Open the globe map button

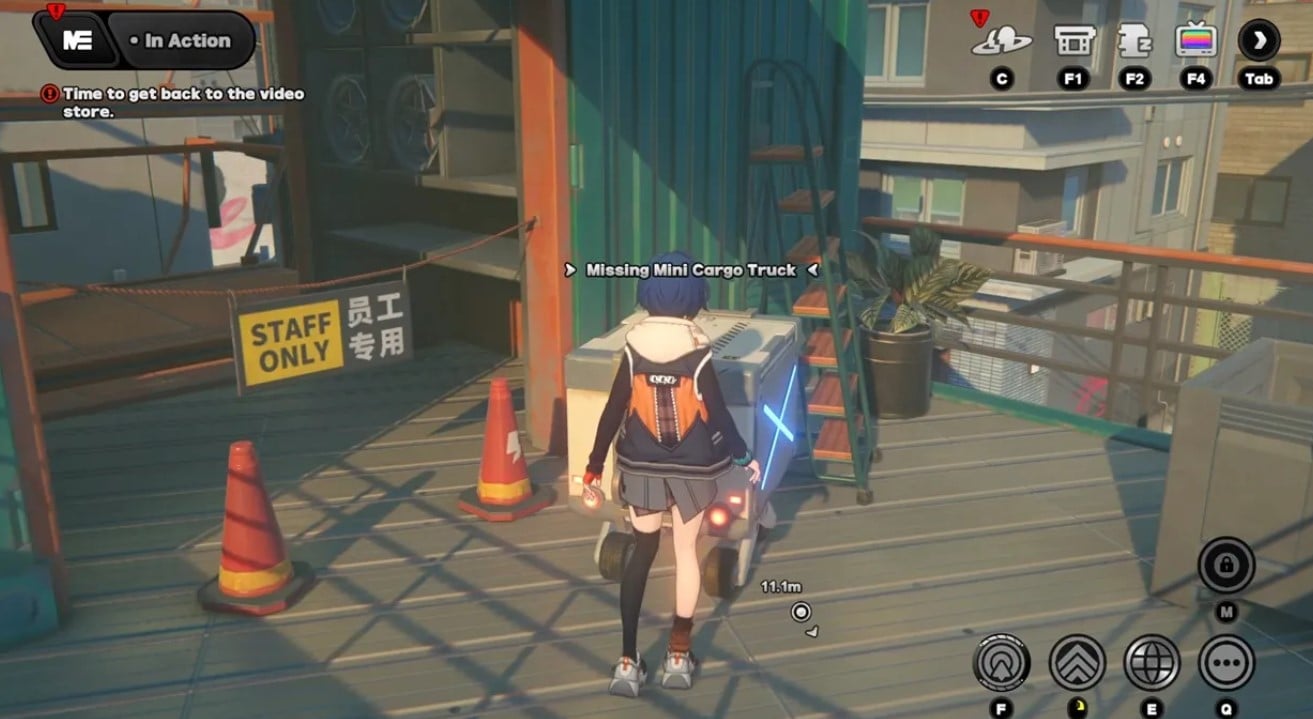coord(1152,662)
